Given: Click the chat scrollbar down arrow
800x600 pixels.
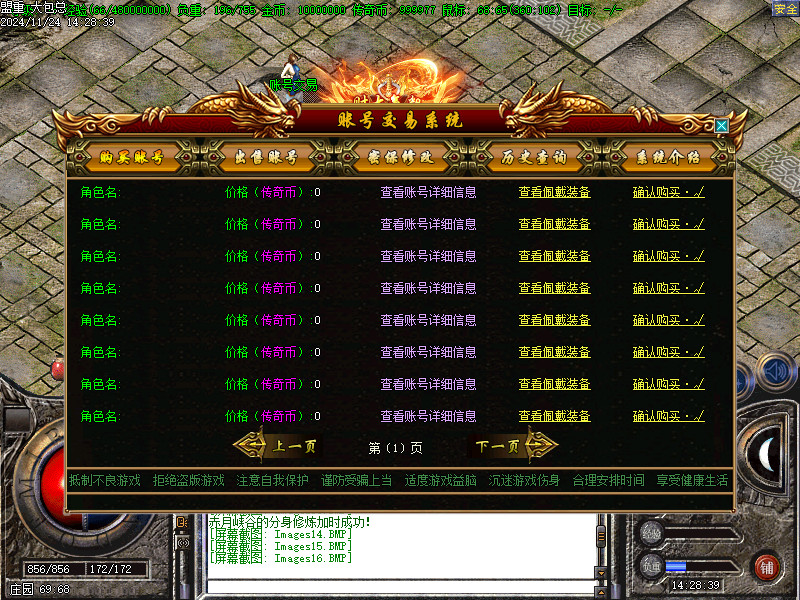Looking at the screenshot, I should [x=601, y=572].
